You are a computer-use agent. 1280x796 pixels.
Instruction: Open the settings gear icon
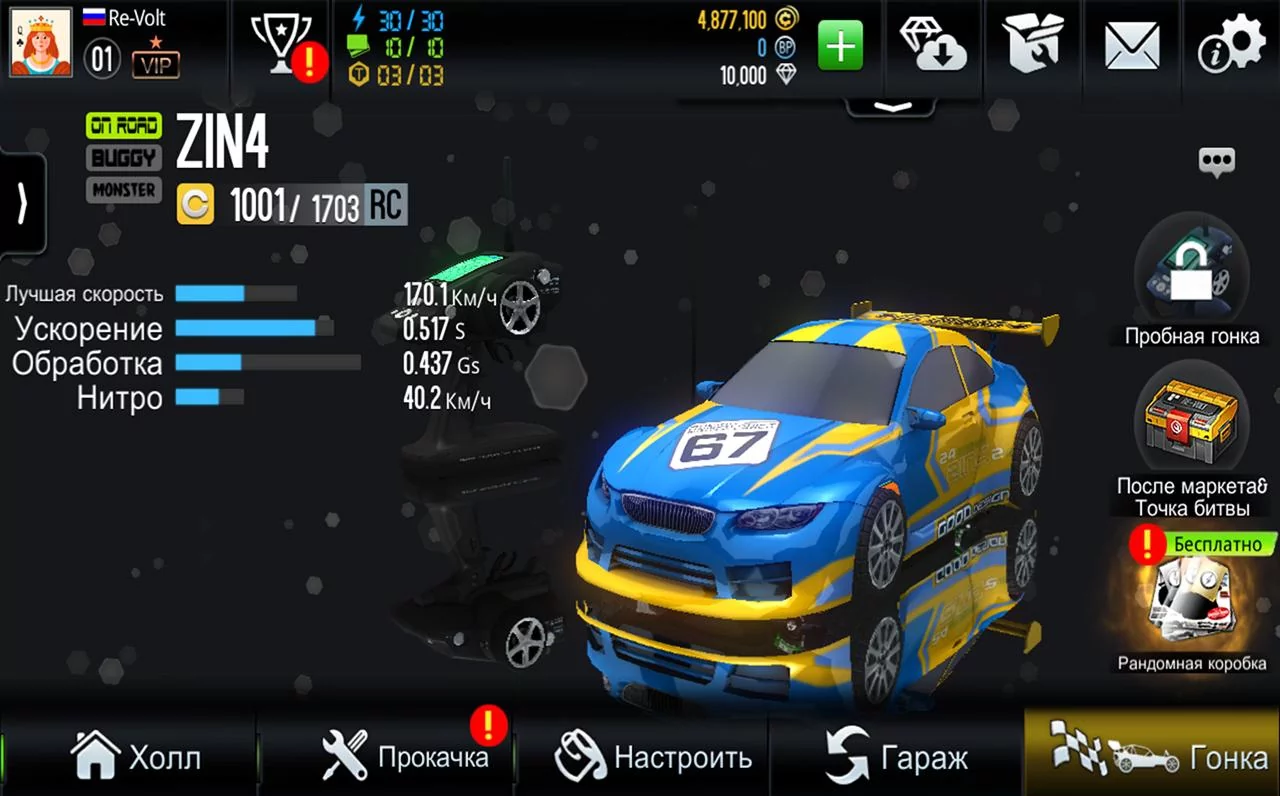point(1231,47)
